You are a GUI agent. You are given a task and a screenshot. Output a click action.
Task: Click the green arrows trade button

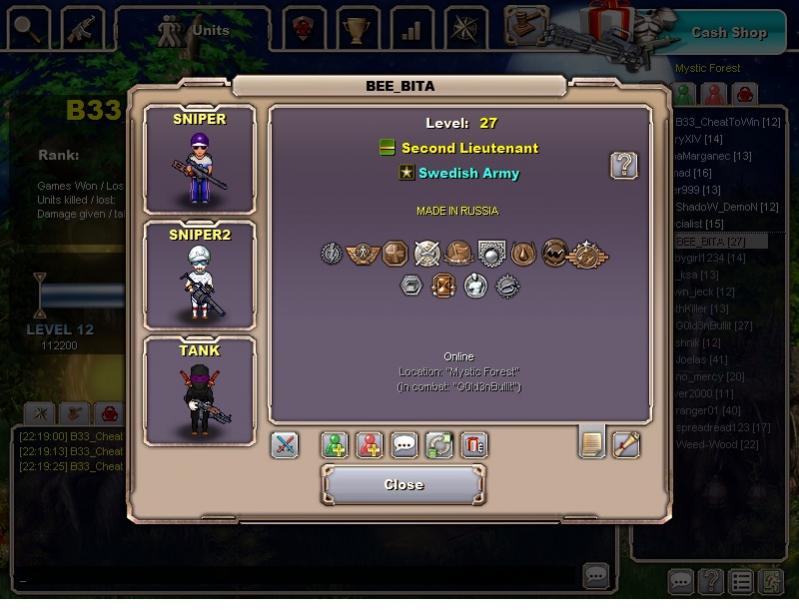pos(439,445)
